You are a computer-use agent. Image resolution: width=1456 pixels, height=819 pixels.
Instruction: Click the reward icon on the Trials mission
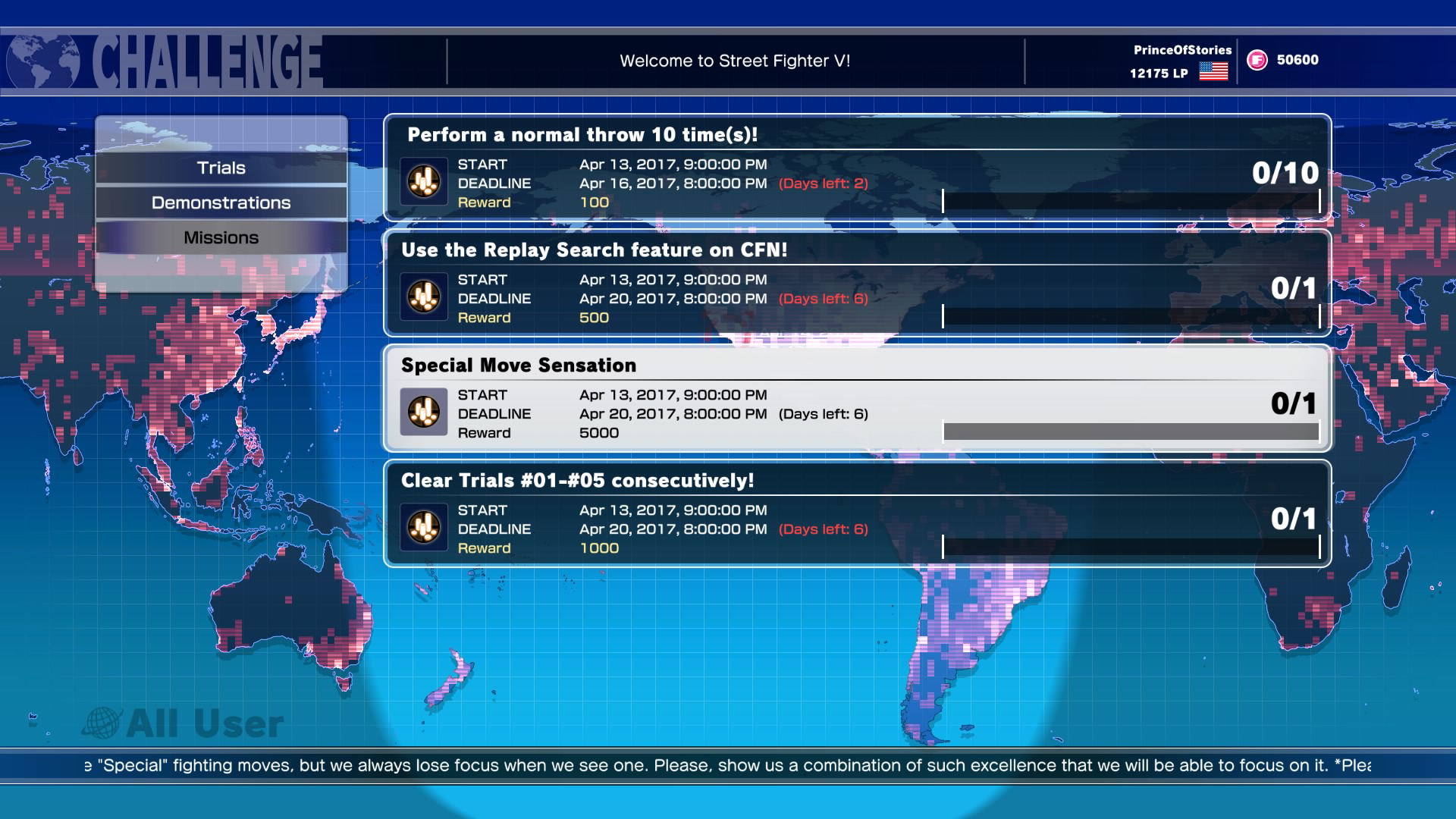pyautogui.click(x=423, y=527)
